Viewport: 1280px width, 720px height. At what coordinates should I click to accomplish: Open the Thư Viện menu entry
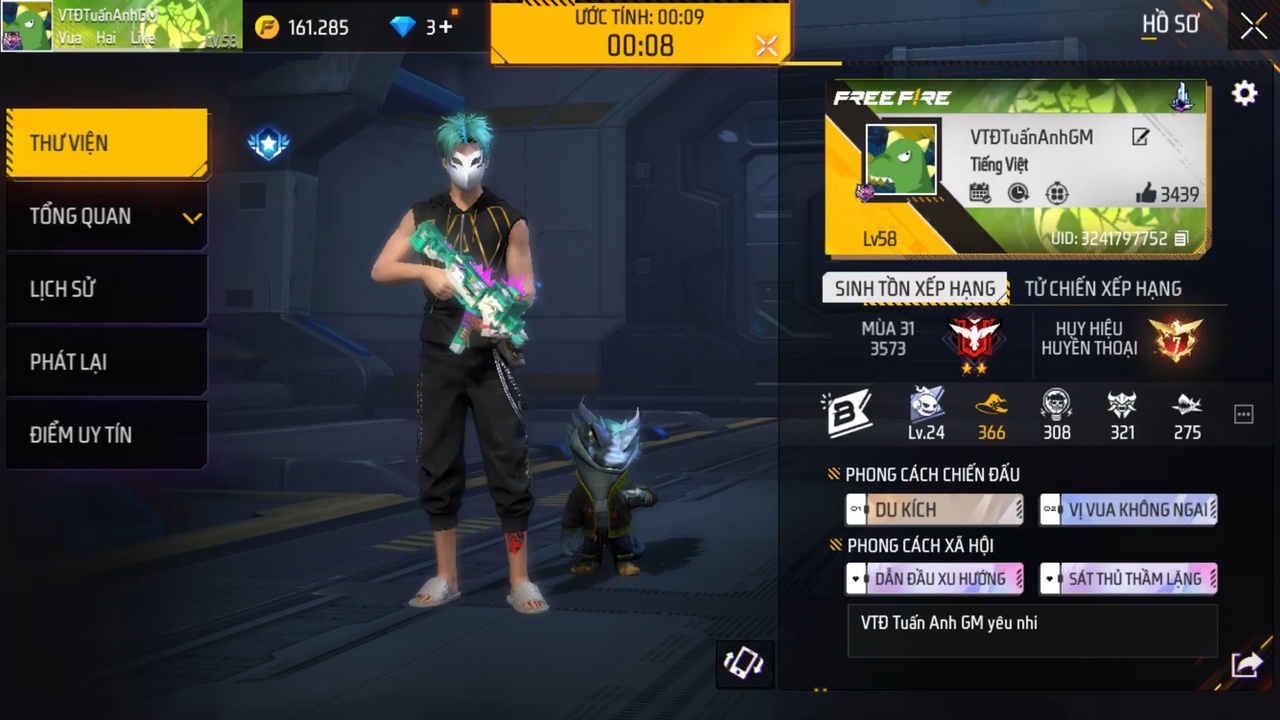pyautogui.click(x=107, y=143)
